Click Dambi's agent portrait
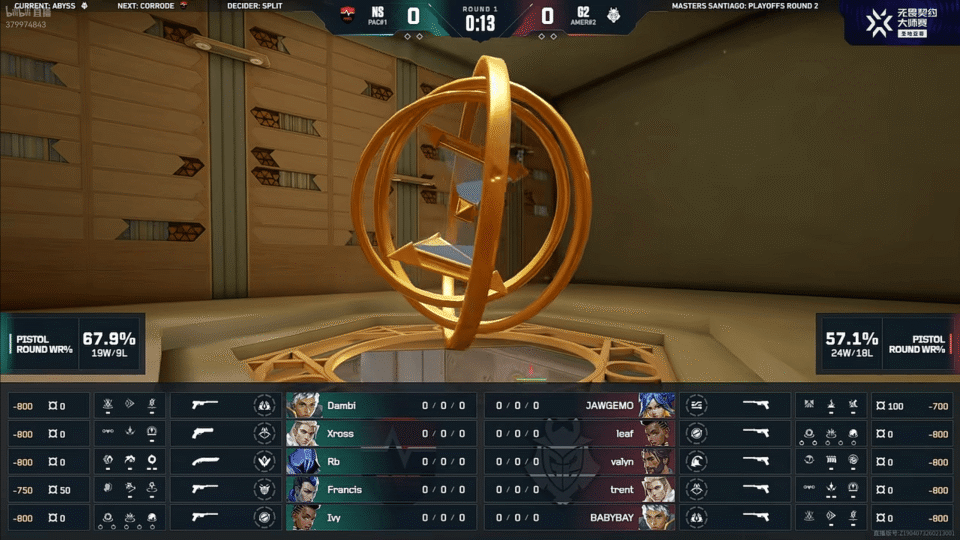This screenshot has height=540, width=960. 305,406
